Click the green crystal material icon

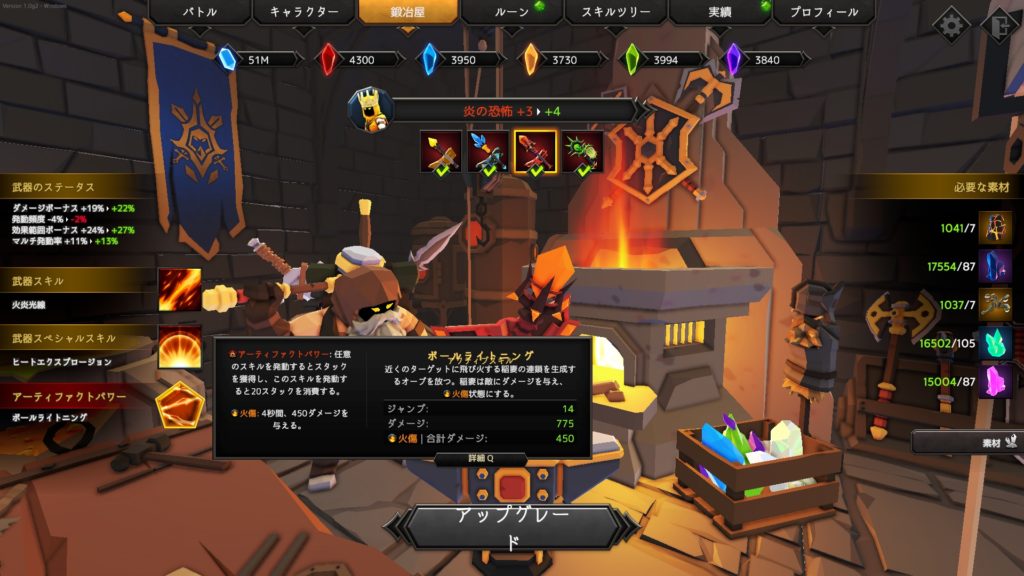pos(995,343)
